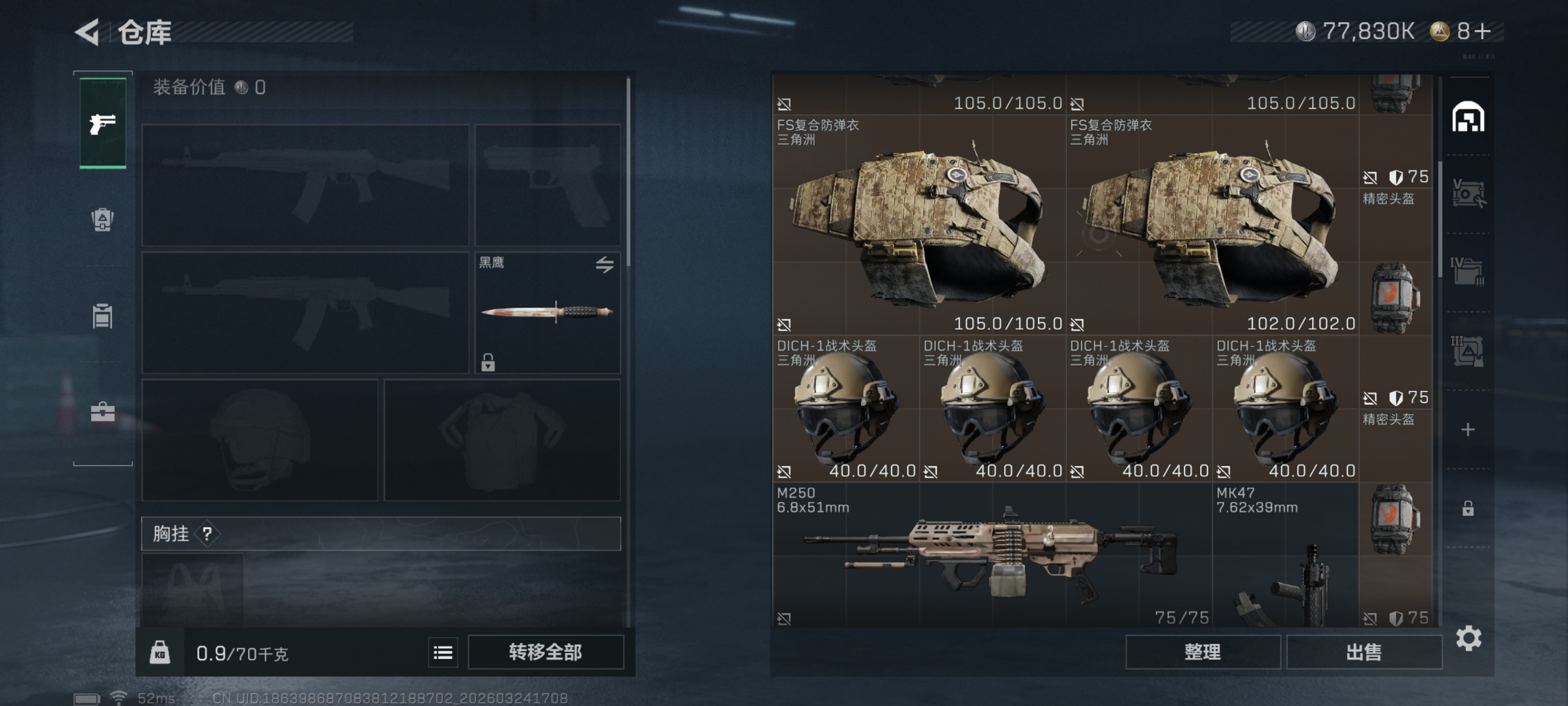Go back using the arrow next to 仓库
The width and height of the screenshot is (1568, 706).
tap(88, 32)
